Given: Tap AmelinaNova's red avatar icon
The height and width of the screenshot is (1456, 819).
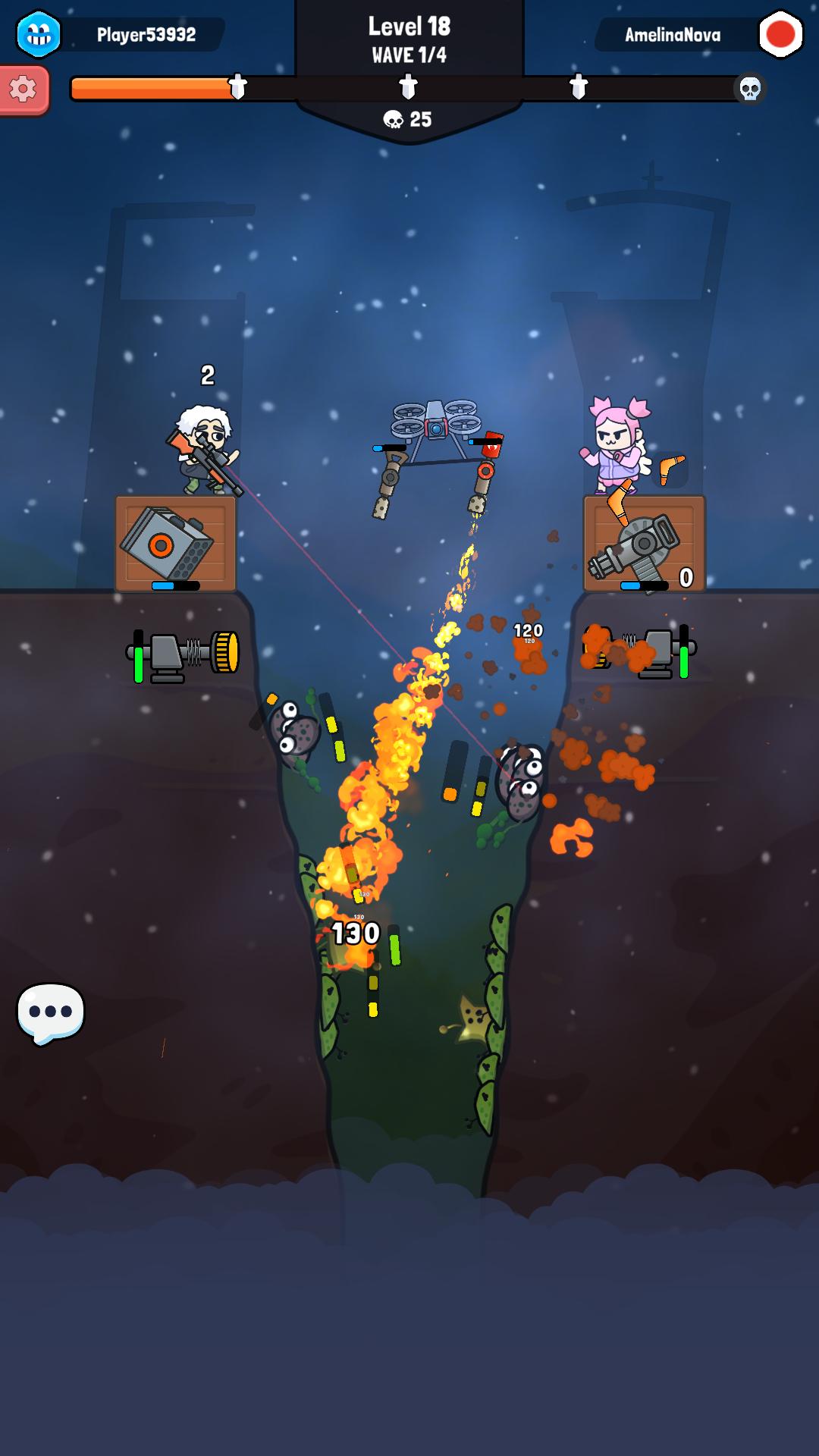Looking at the screenshot, I should 780,34.
